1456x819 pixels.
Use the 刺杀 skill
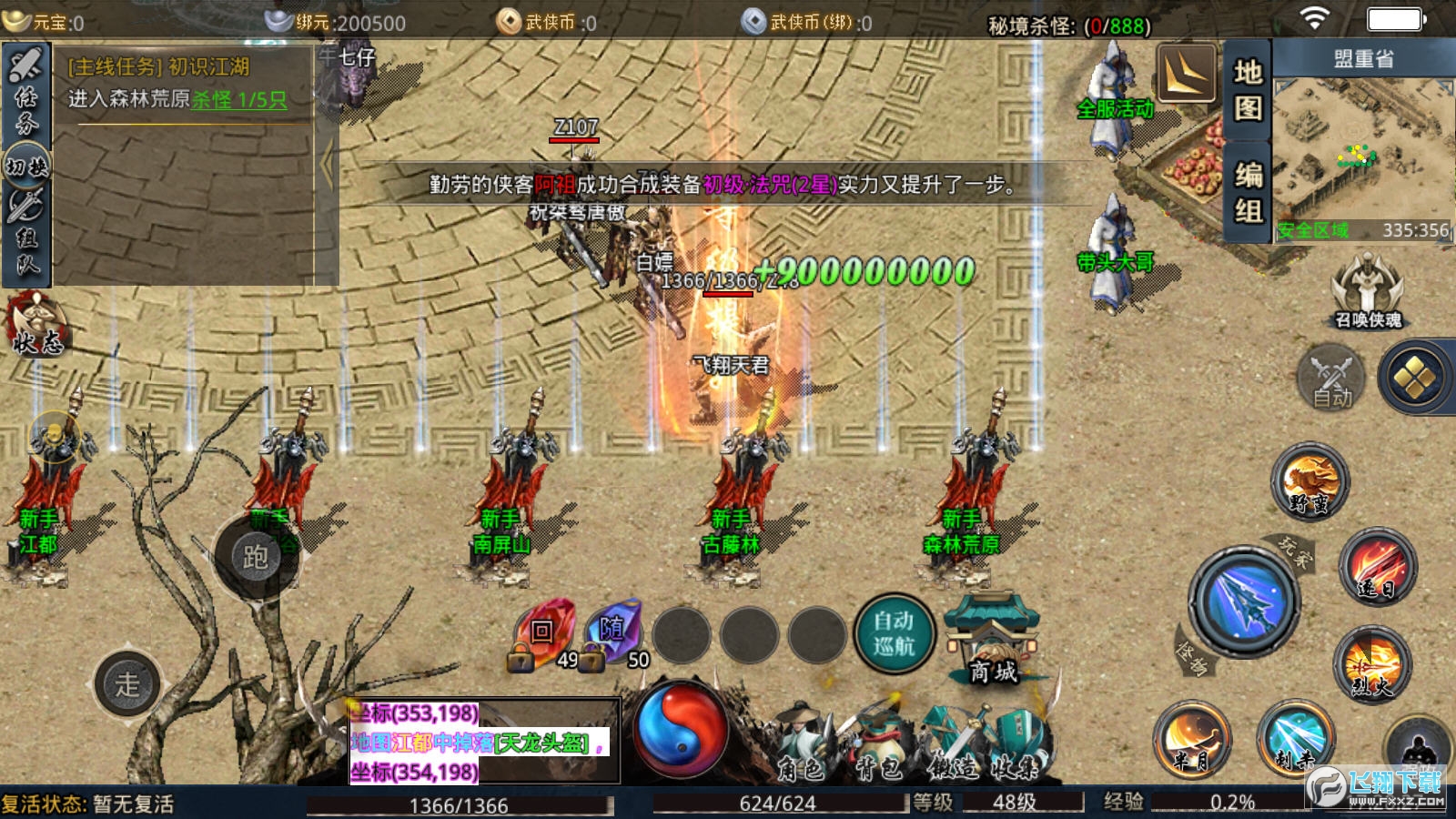[1295, 737]
